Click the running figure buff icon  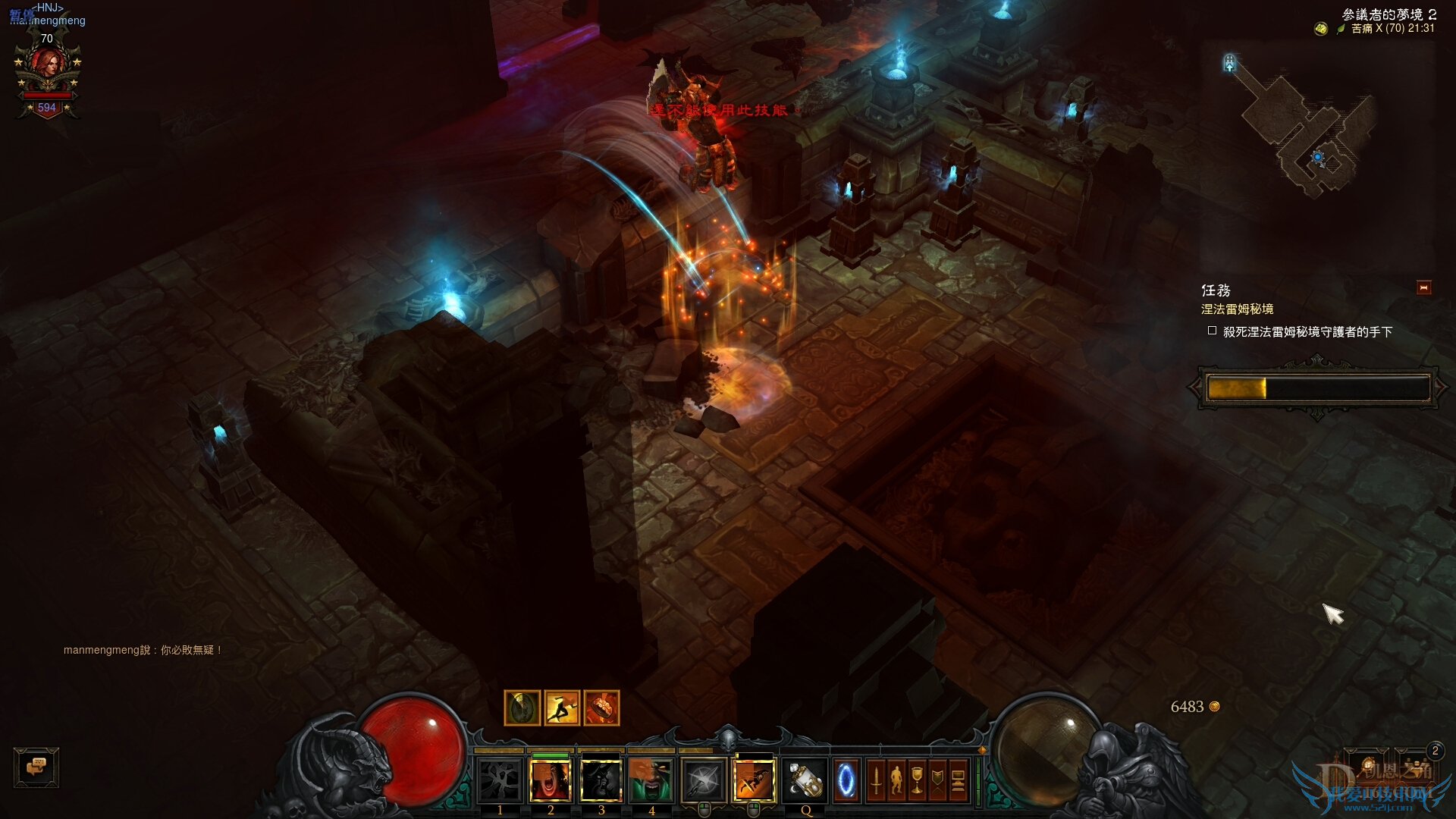tap(562, 708)
